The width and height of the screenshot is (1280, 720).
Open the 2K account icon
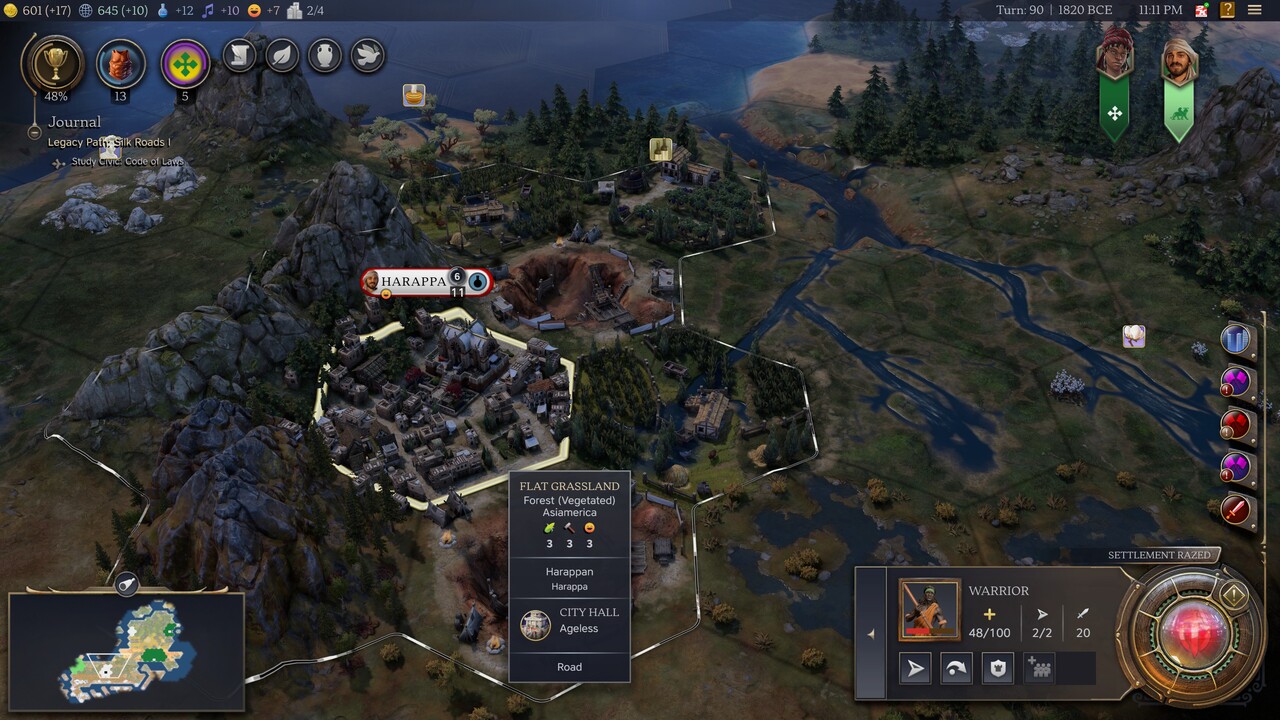coord(1202,10)
